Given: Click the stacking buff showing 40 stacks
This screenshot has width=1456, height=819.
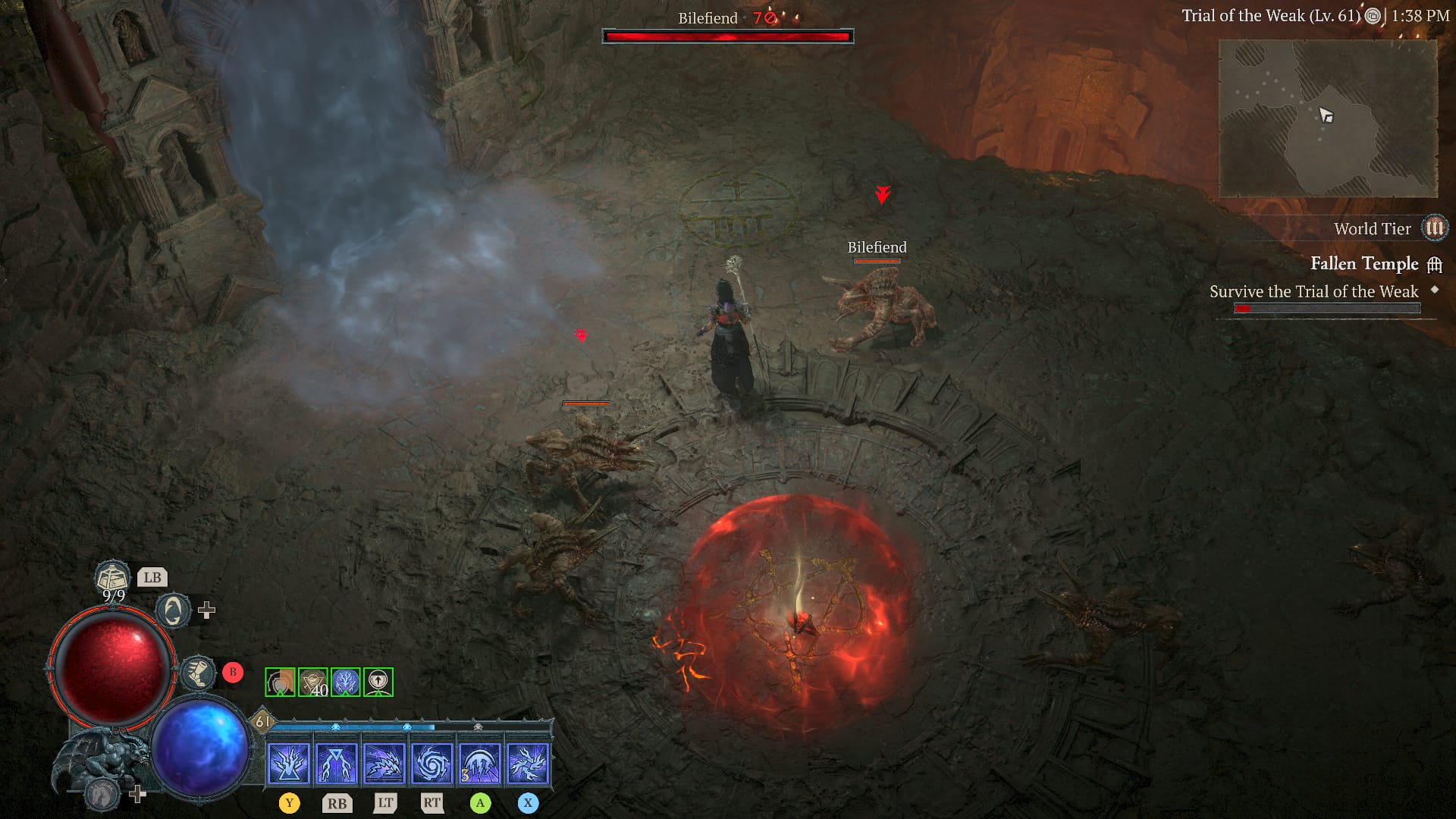Looking at the screenshot, I should pos(313,682).
